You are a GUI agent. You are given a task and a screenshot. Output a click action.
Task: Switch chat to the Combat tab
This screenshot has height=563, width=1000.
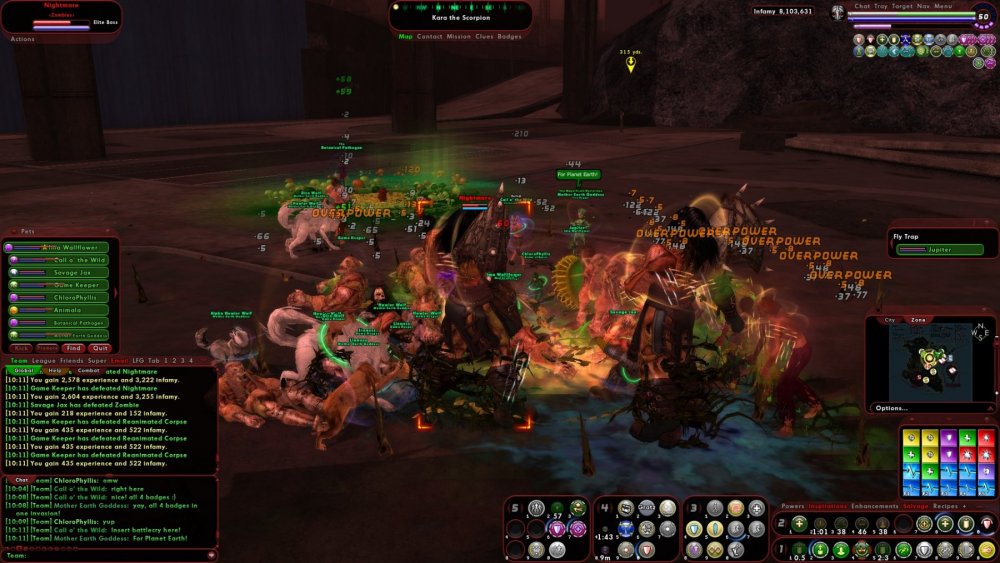point(88,370)
